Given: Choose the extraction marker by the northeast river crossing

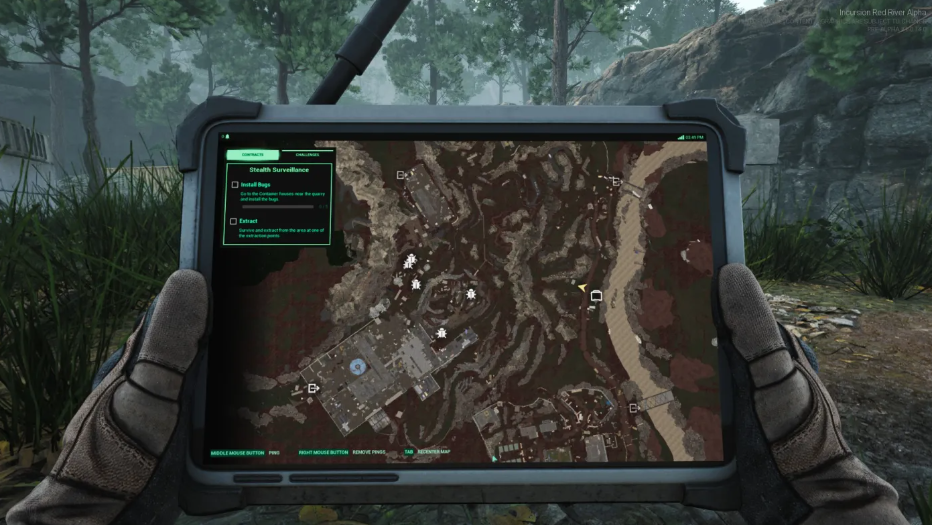Looking at the screenshot, I should click(x=616, y=181).
